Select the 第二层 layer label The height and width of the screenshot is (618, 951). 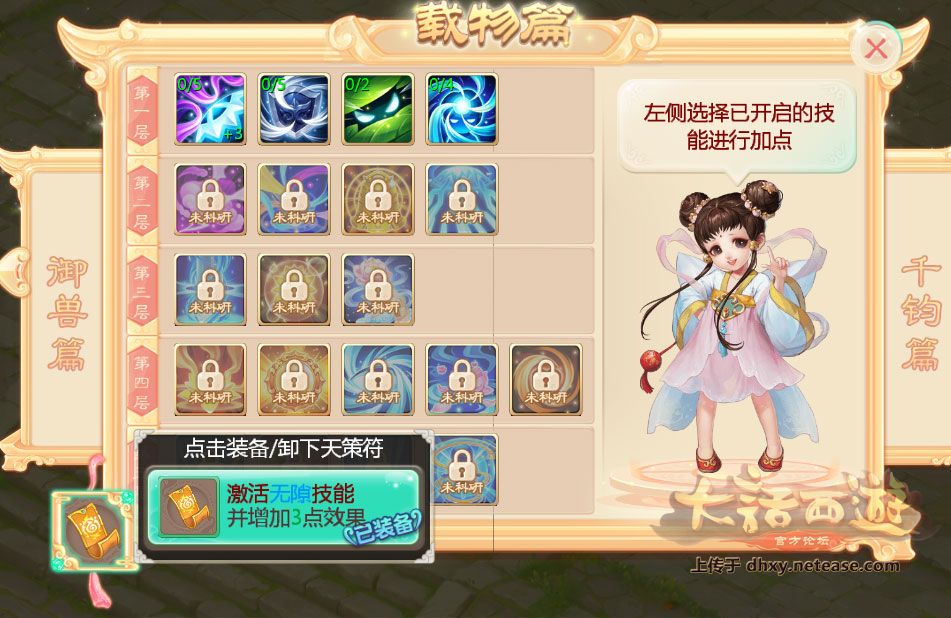142,200
